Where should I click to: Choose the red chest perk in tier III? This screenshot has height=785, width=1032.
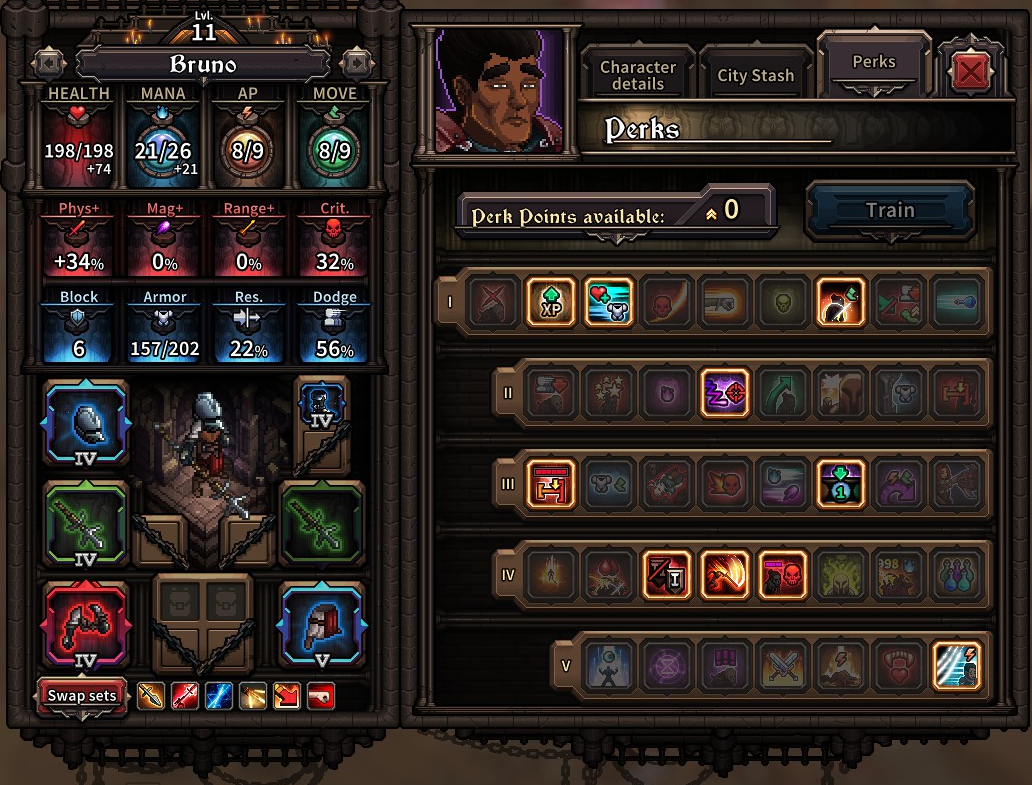551,485
